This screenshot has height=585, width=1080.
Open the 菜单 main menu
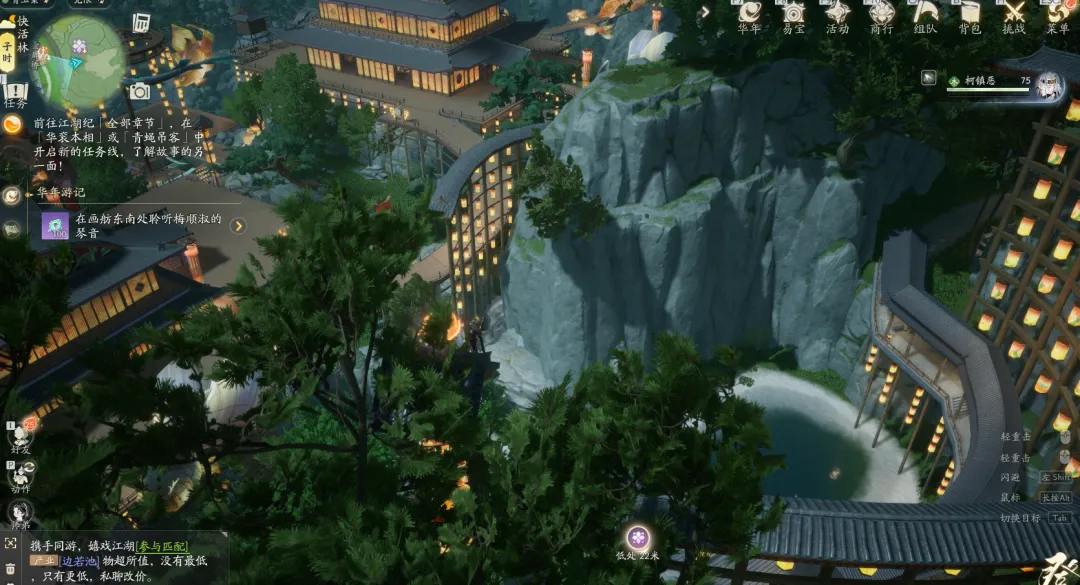pos(1057,15)
